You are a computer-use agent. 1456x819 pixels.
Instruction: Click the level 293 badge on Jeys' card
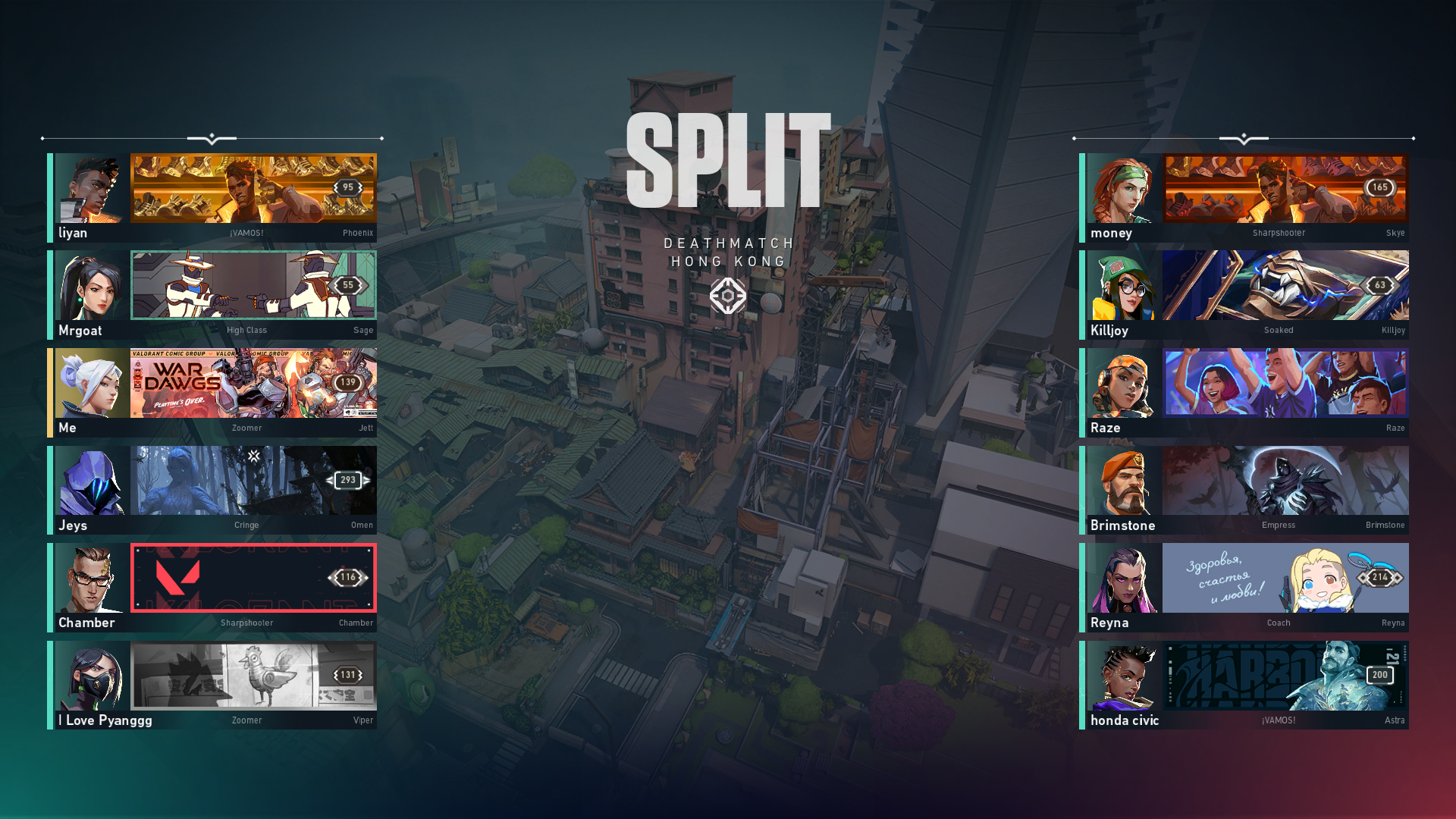tap(348, 480)
